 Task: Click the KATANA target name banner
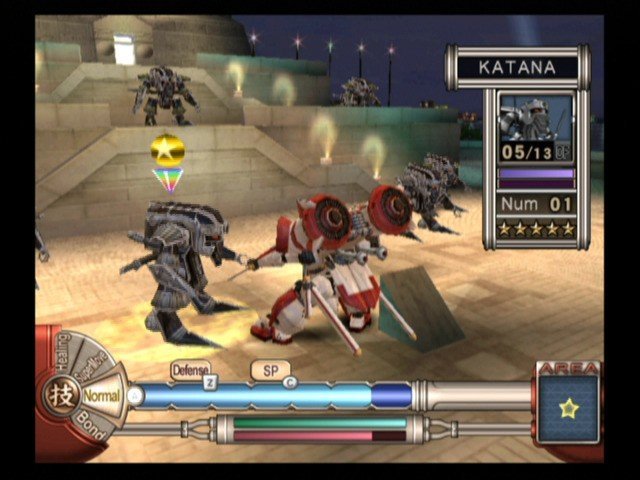point(517,68)
